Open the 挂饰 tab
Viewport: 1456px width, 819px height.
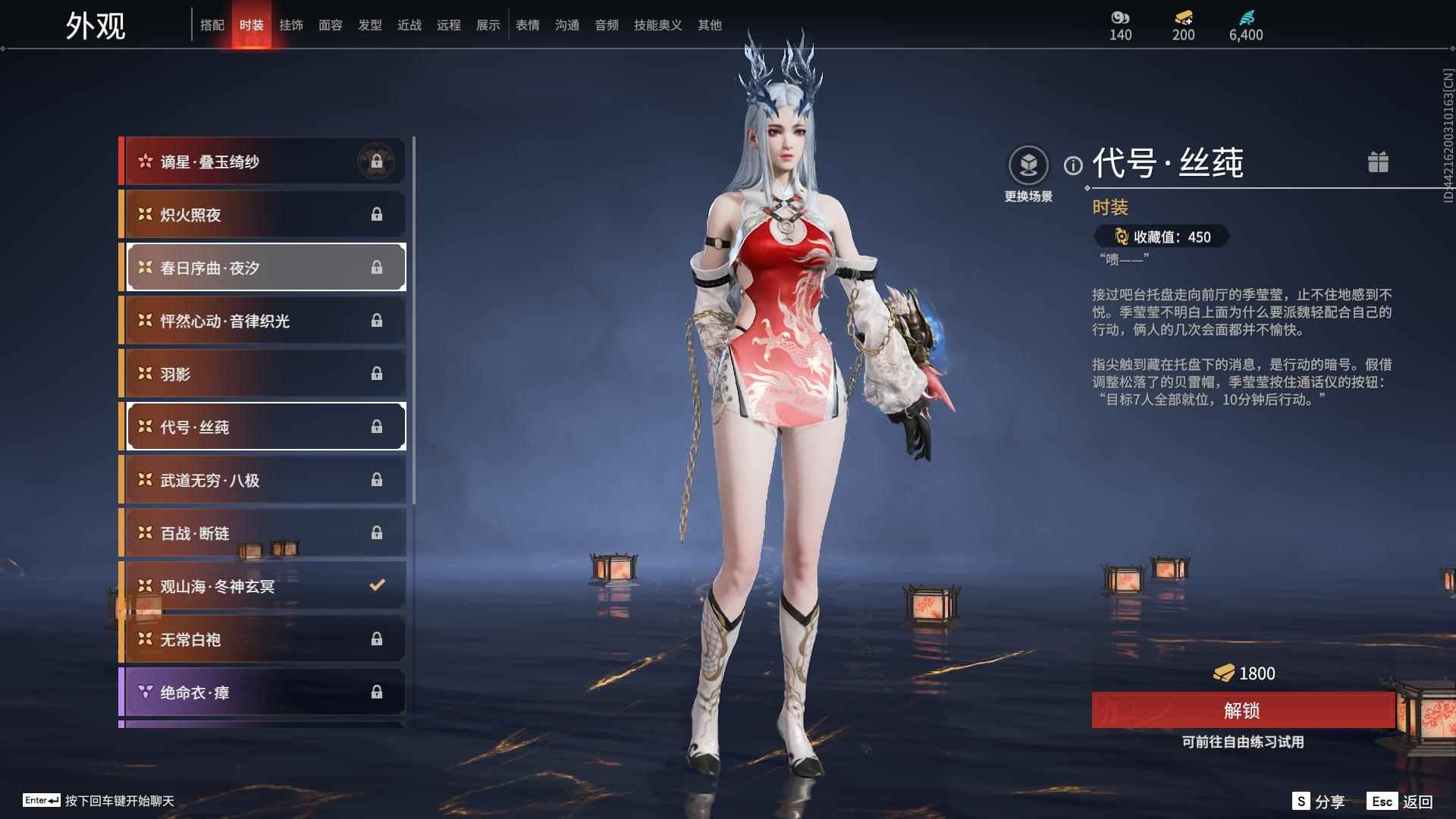pyautogui.click(x=292, y=24)
